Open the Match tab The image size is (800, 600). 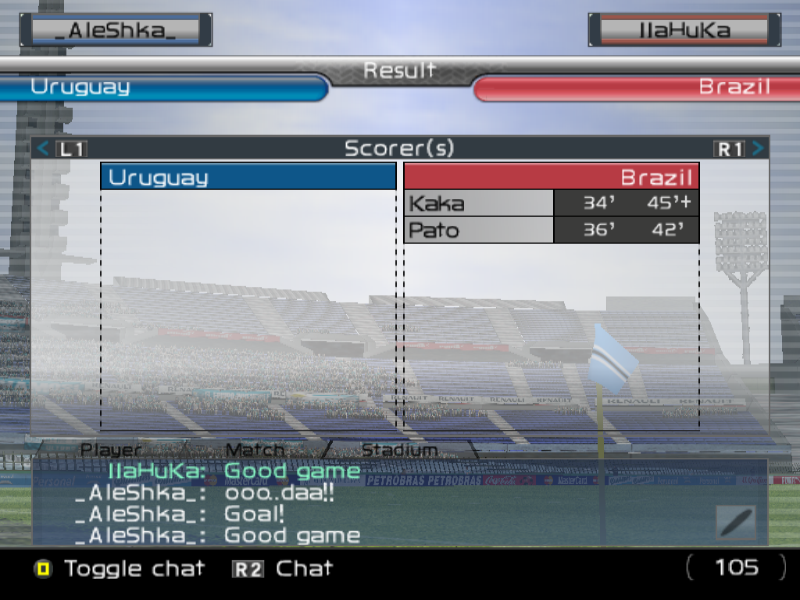pyautogui.click(x=255, y=450)
